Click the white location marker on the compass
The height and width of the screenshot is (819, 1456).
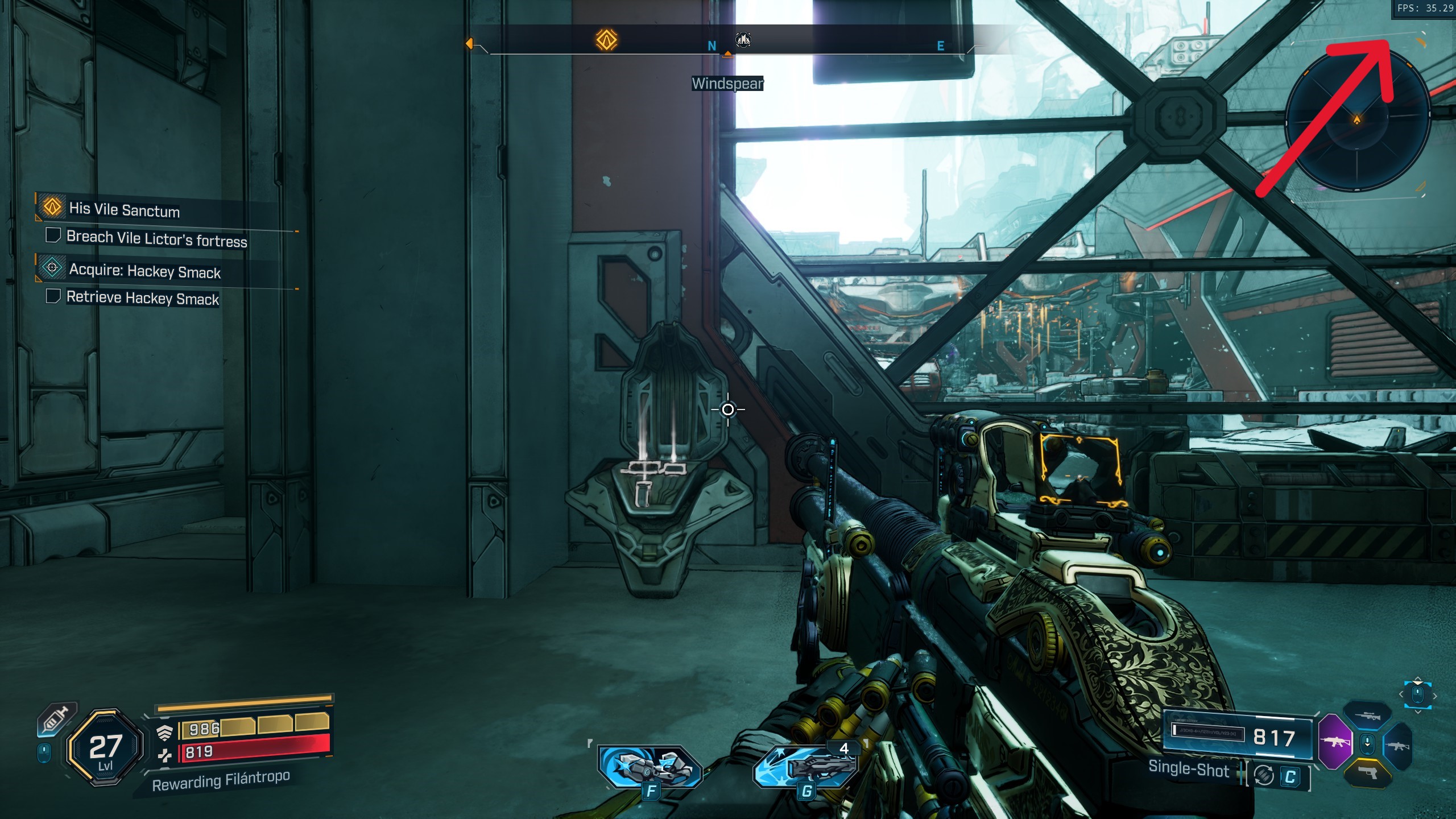click(743, 39)
